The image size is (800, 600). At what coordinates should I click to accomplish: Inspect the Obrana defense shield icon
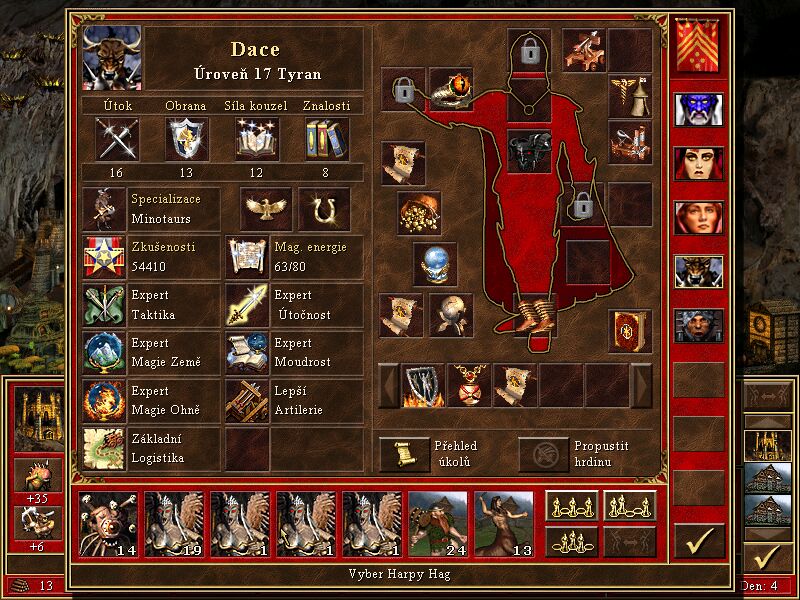[x=186, y=138]
